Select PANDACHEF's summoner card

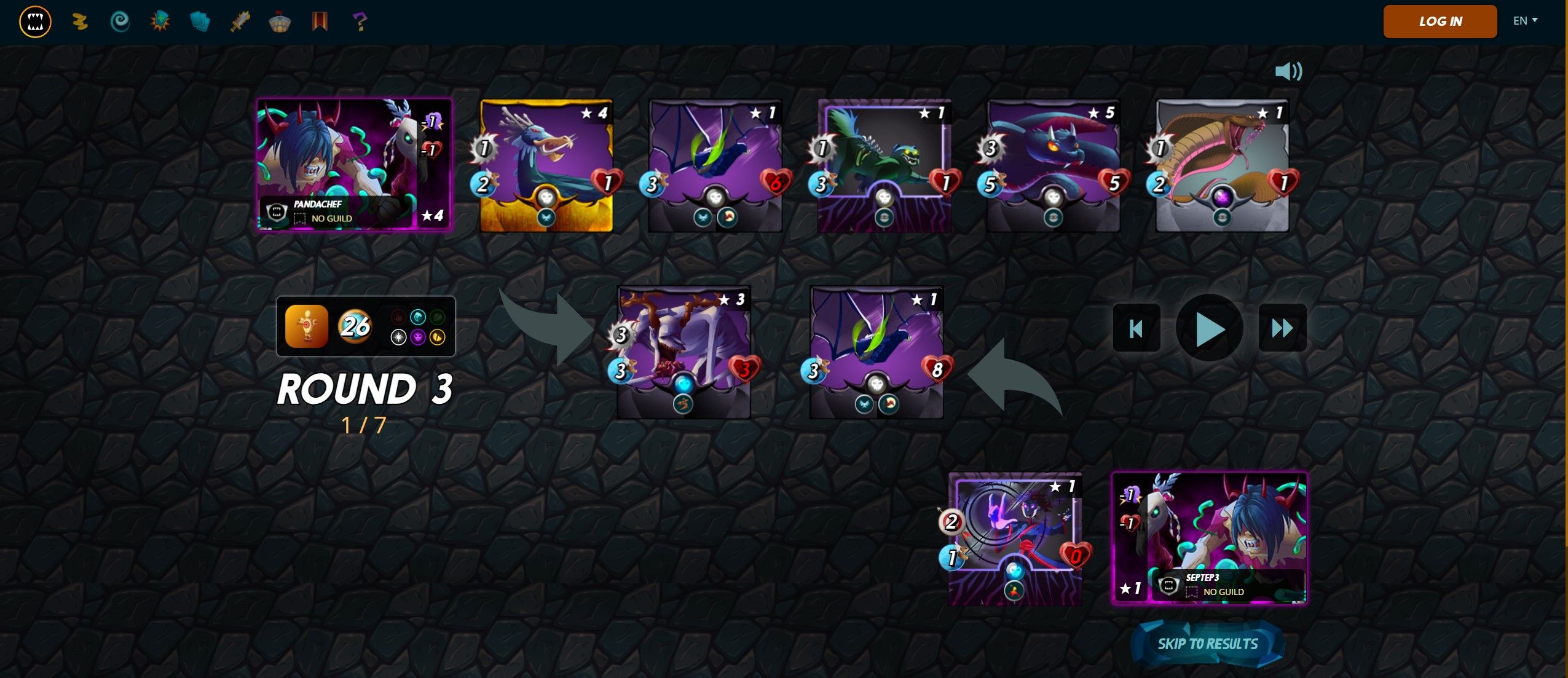tap(354, 164)
